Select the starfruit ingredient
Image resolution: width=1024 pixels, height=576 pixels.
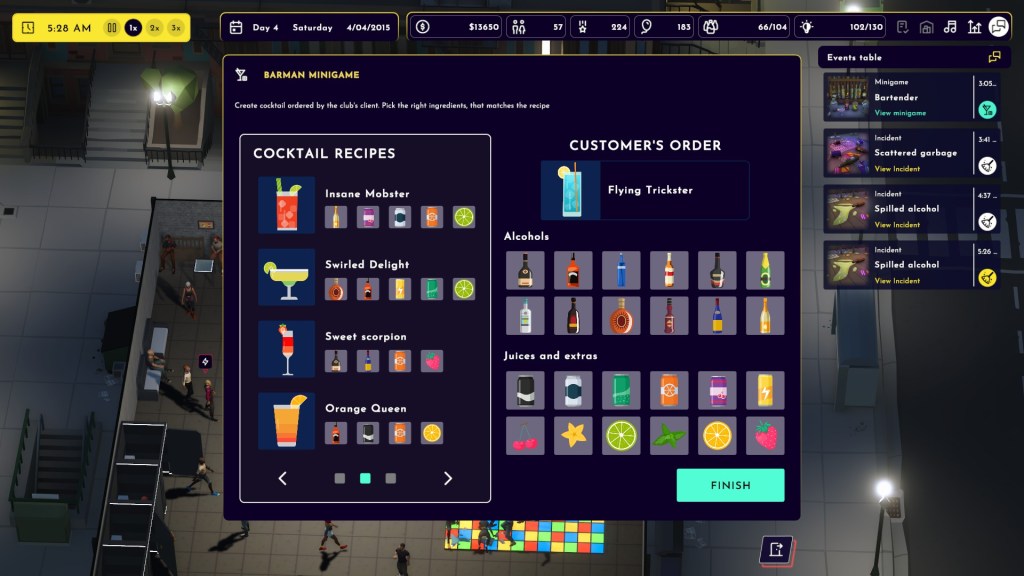pos(573,436)
